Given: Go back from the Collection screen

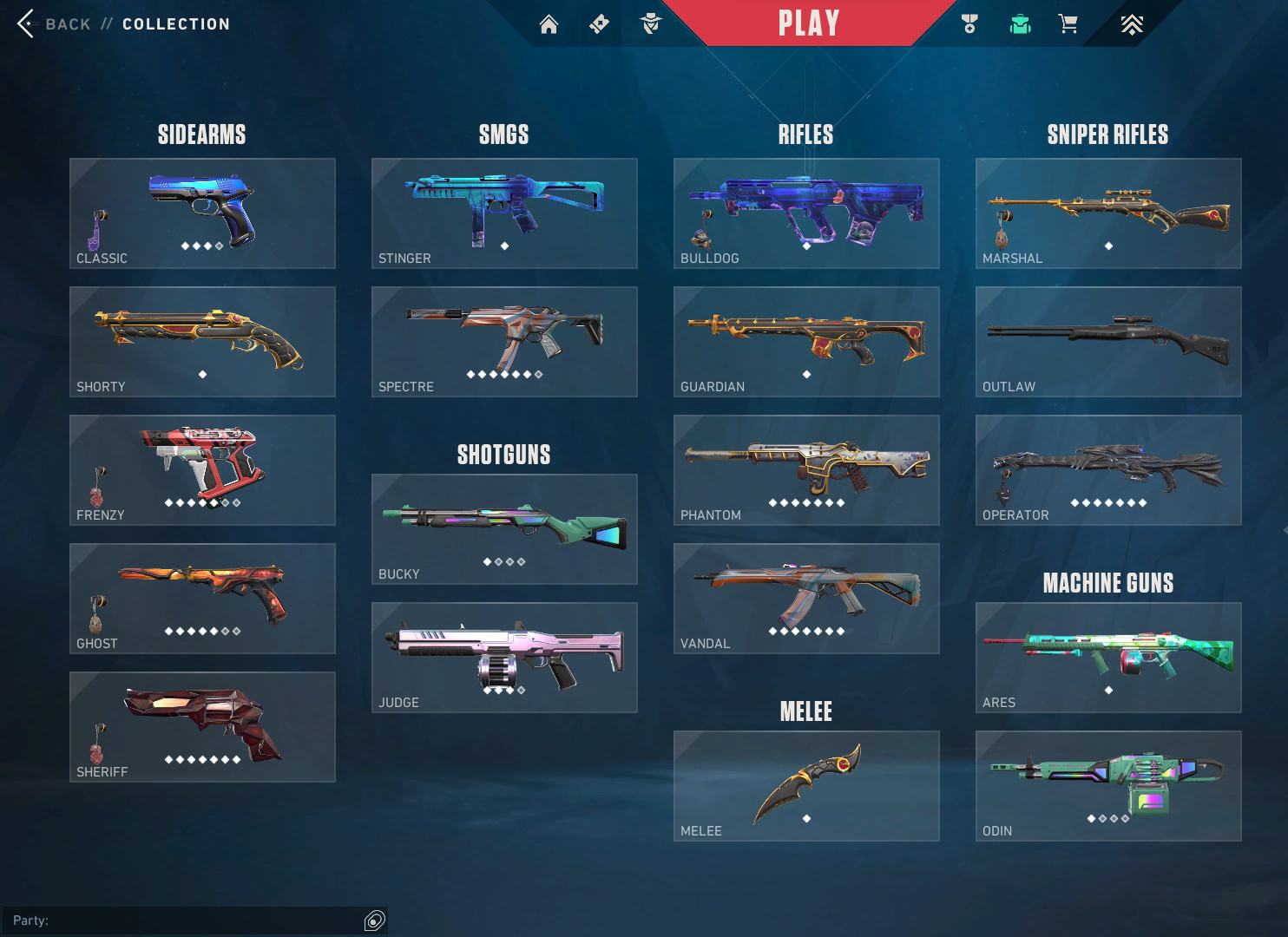Looking at the screenshot, I should click(x=54, y=24).
